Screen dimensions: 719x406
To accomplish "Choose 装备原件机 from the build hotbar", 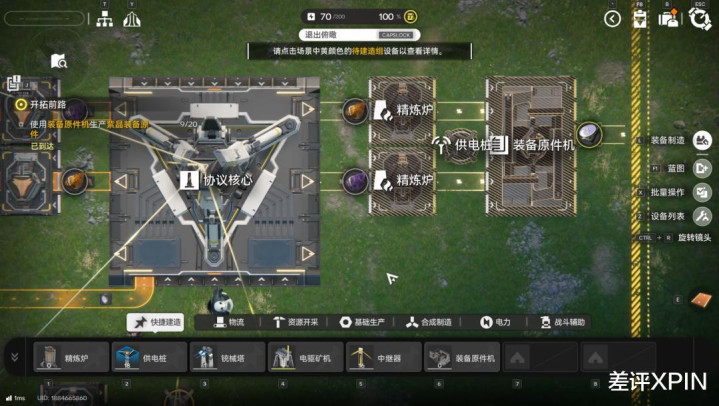I will click(x=461, y=357).
